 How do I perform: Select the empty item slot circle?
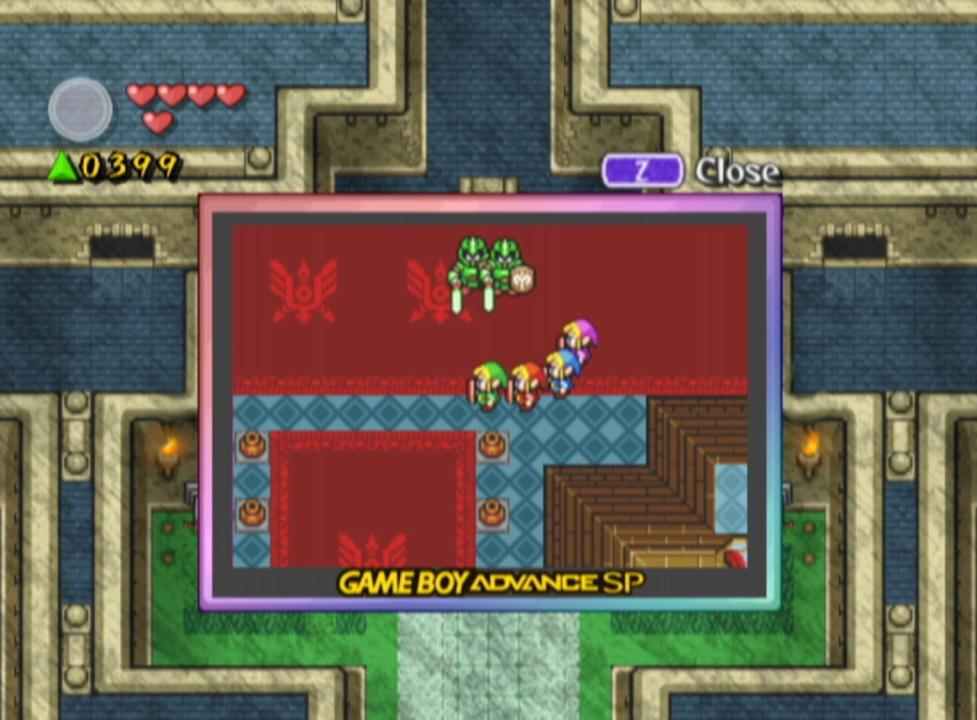tap(80, 109)
